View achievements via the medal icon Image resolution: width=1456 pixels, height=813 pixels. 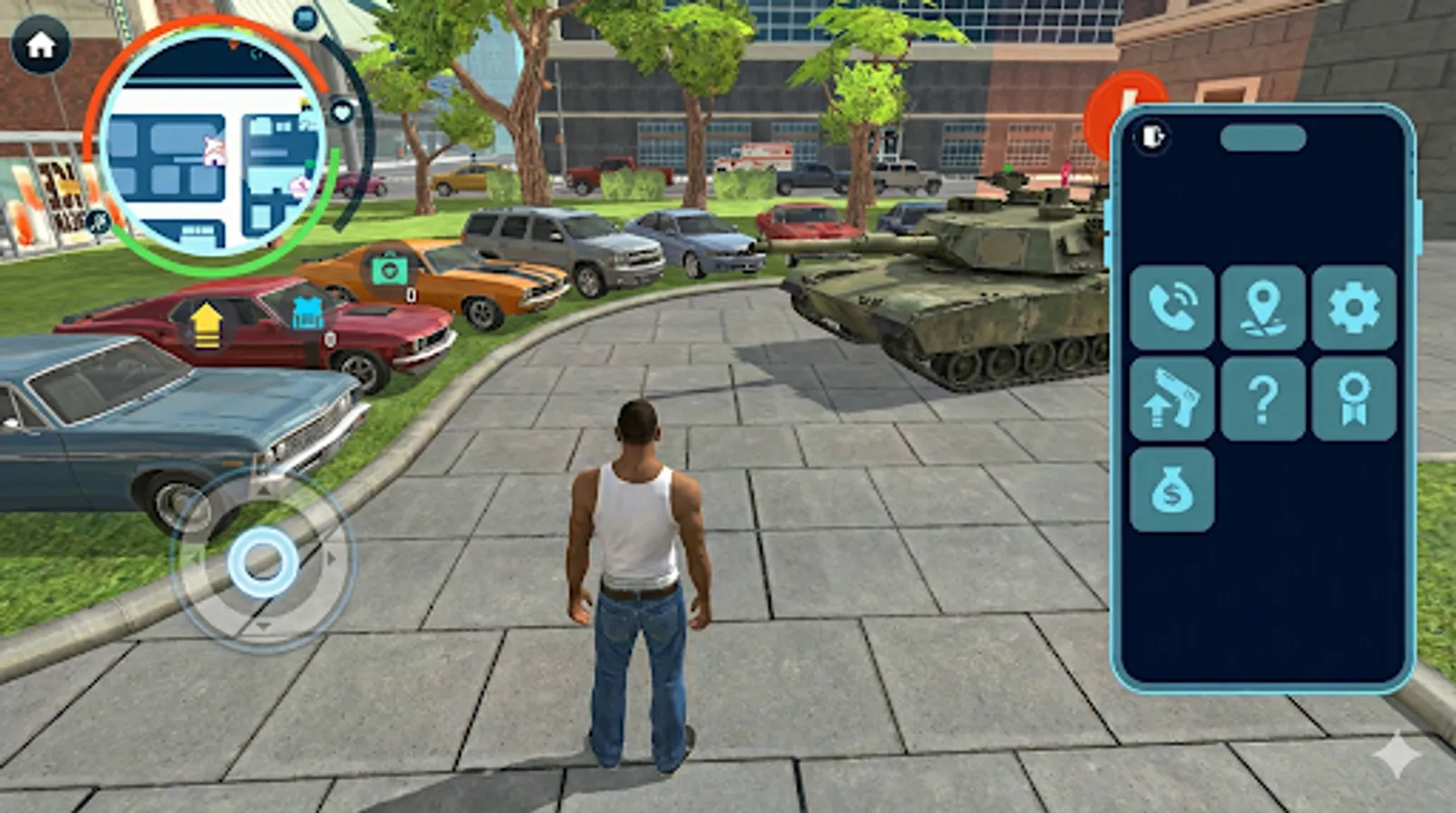(1353, 401)
